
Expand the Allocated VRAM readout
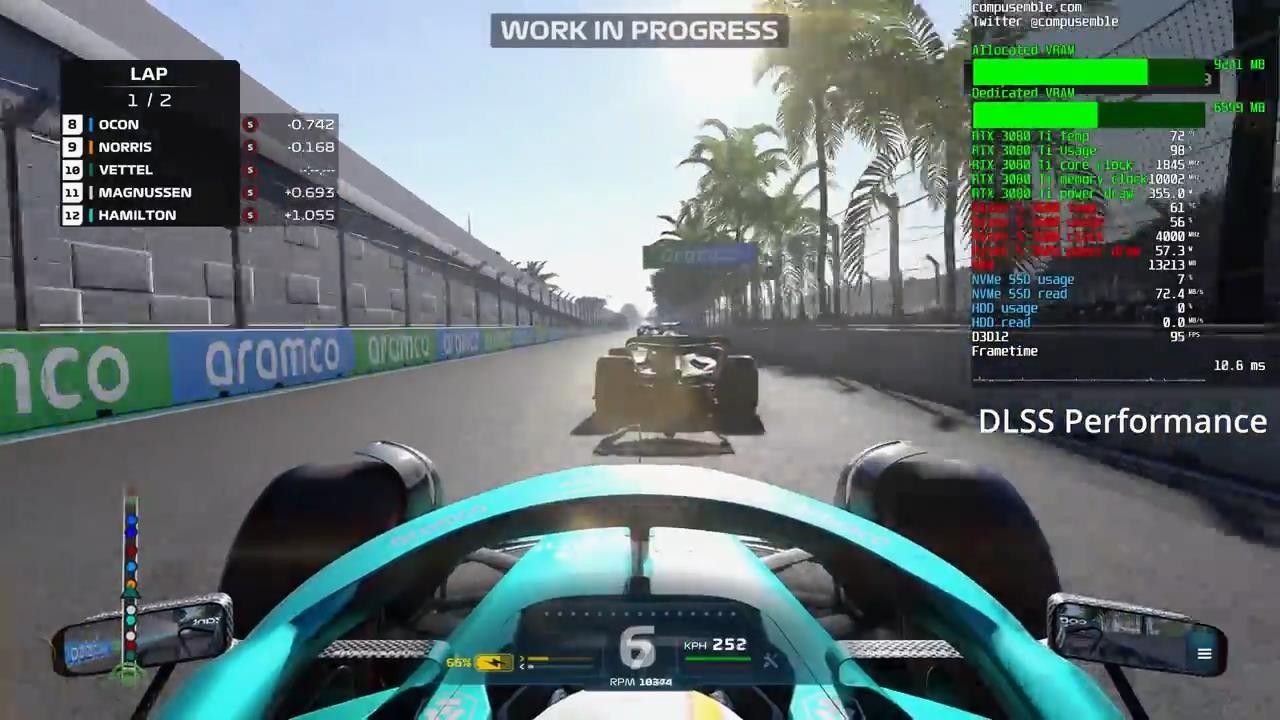[x=1022, y=50]
